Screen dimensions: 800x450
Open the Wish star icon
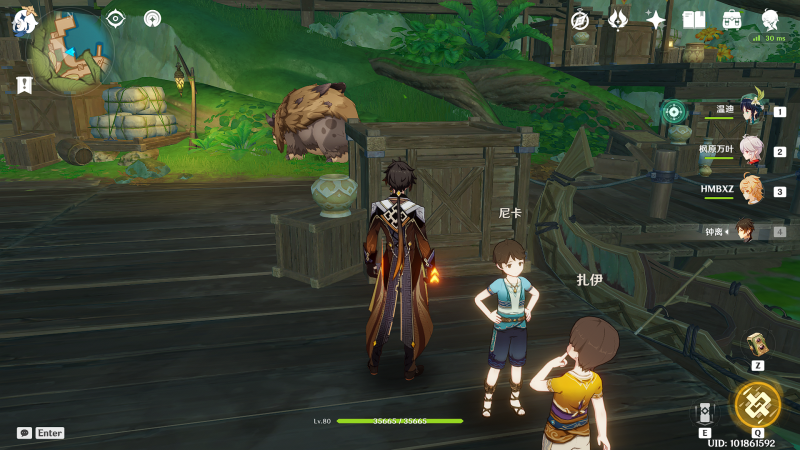(x=656, y=19)
